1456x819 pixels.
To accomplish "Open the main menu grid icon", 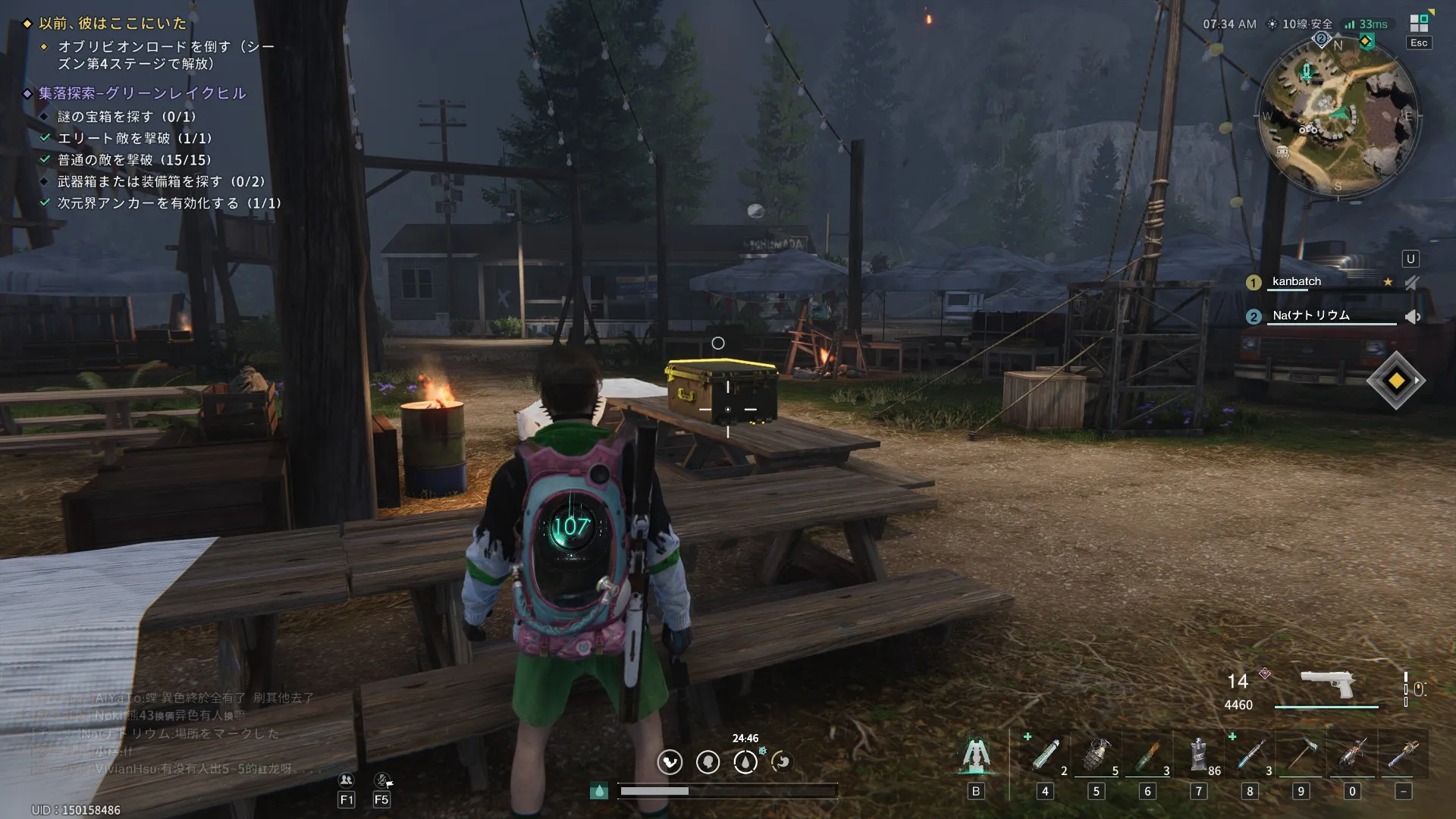I will pyautogui.click(x=1419, y=24).
